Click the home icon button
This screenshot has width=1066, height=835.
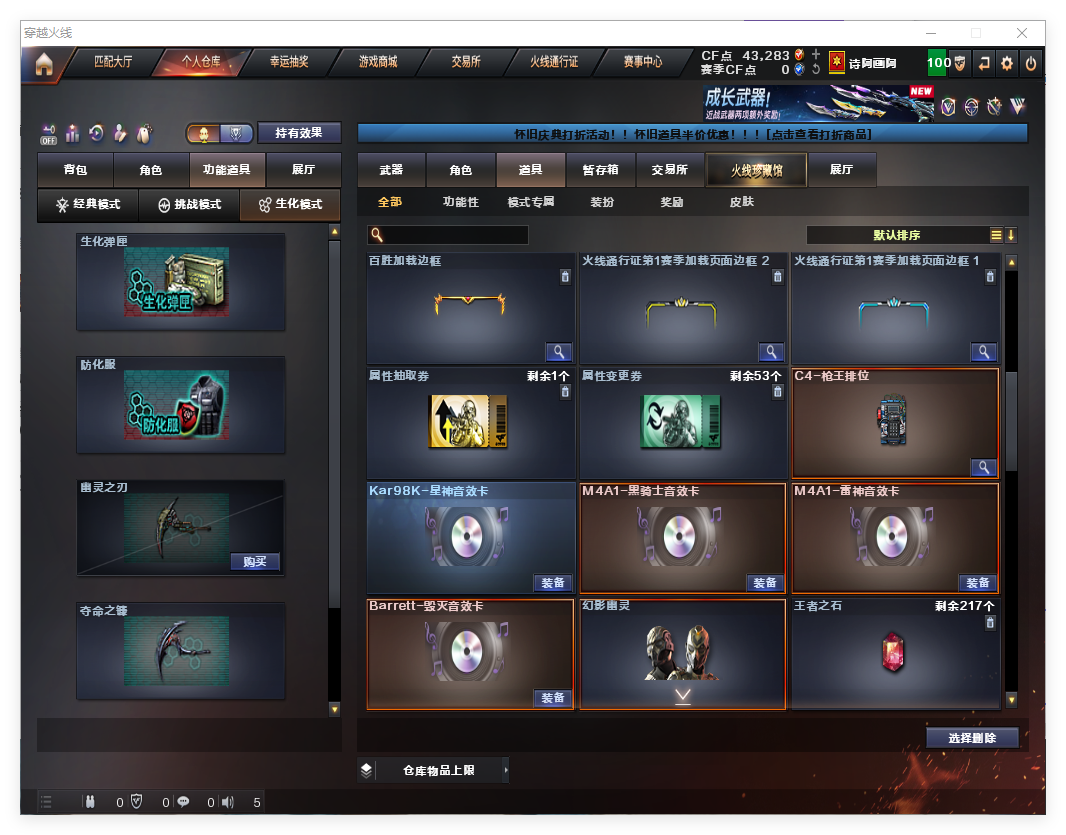pos(44,64)
